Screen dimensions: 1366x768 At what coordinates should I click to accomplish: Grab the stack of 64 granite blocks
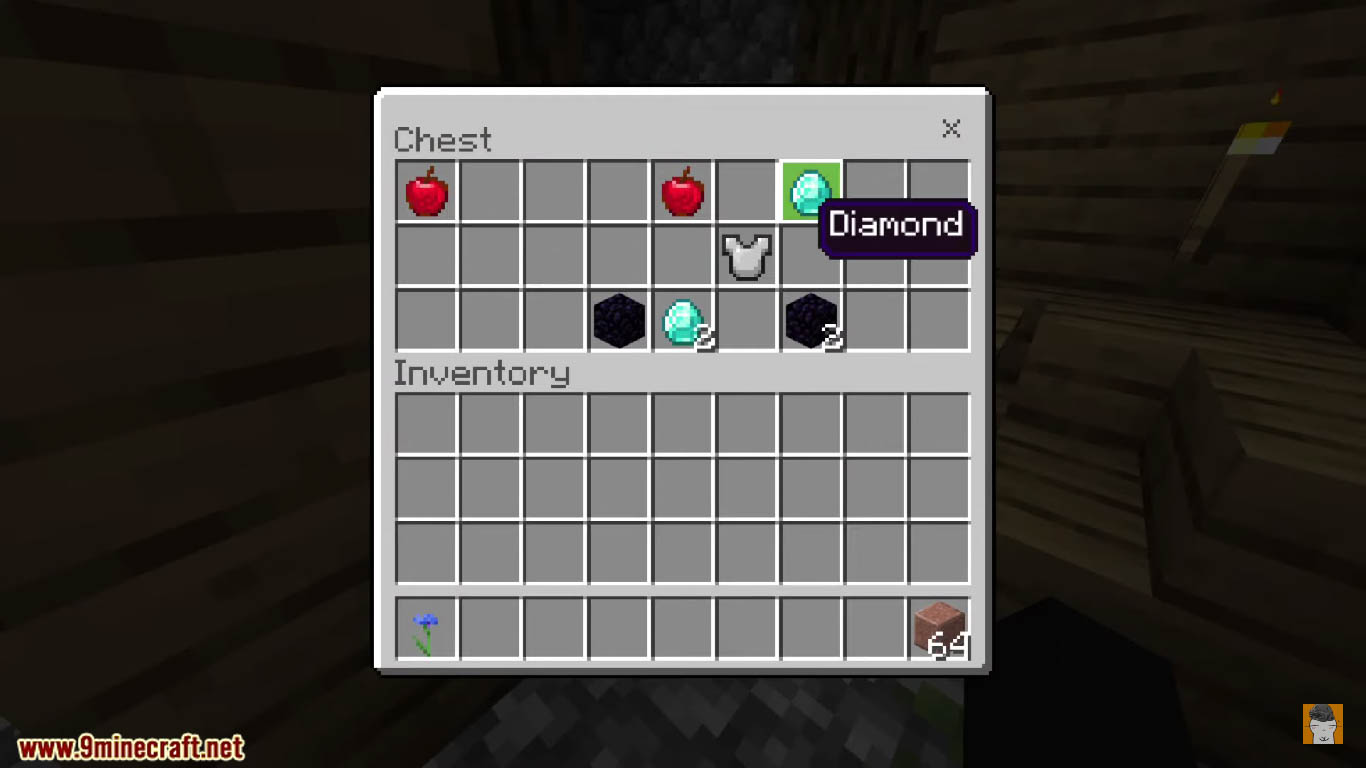[x=938, y=629]
